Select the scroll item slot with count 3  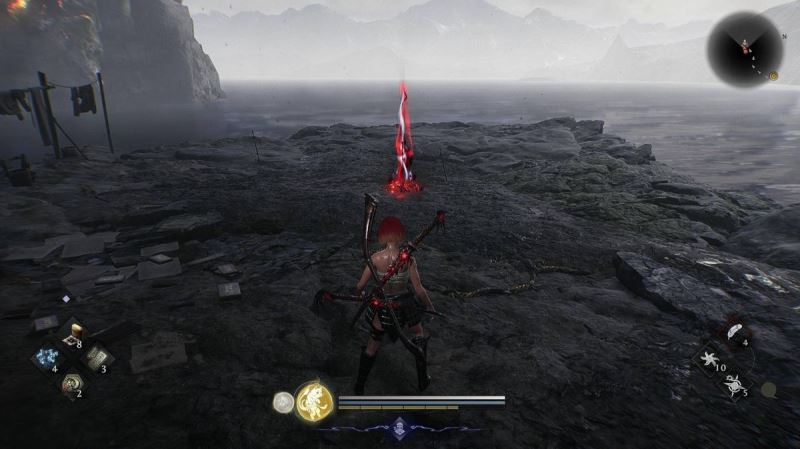click(96, 357)
